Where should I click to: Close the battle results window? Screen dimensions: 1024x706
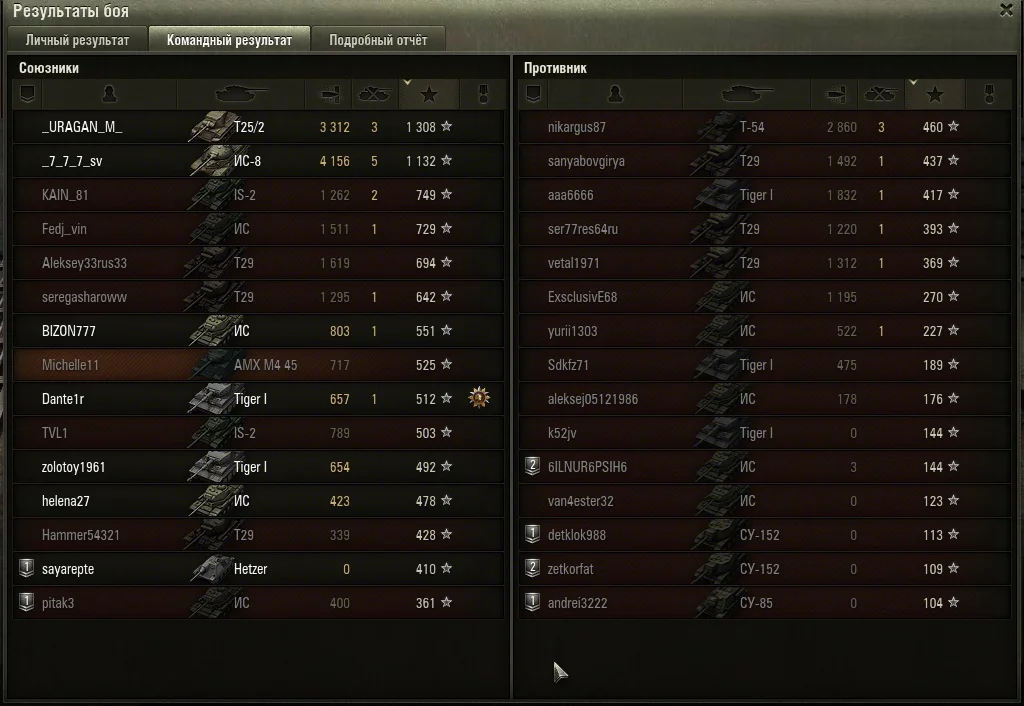[x=1005, y=10]
